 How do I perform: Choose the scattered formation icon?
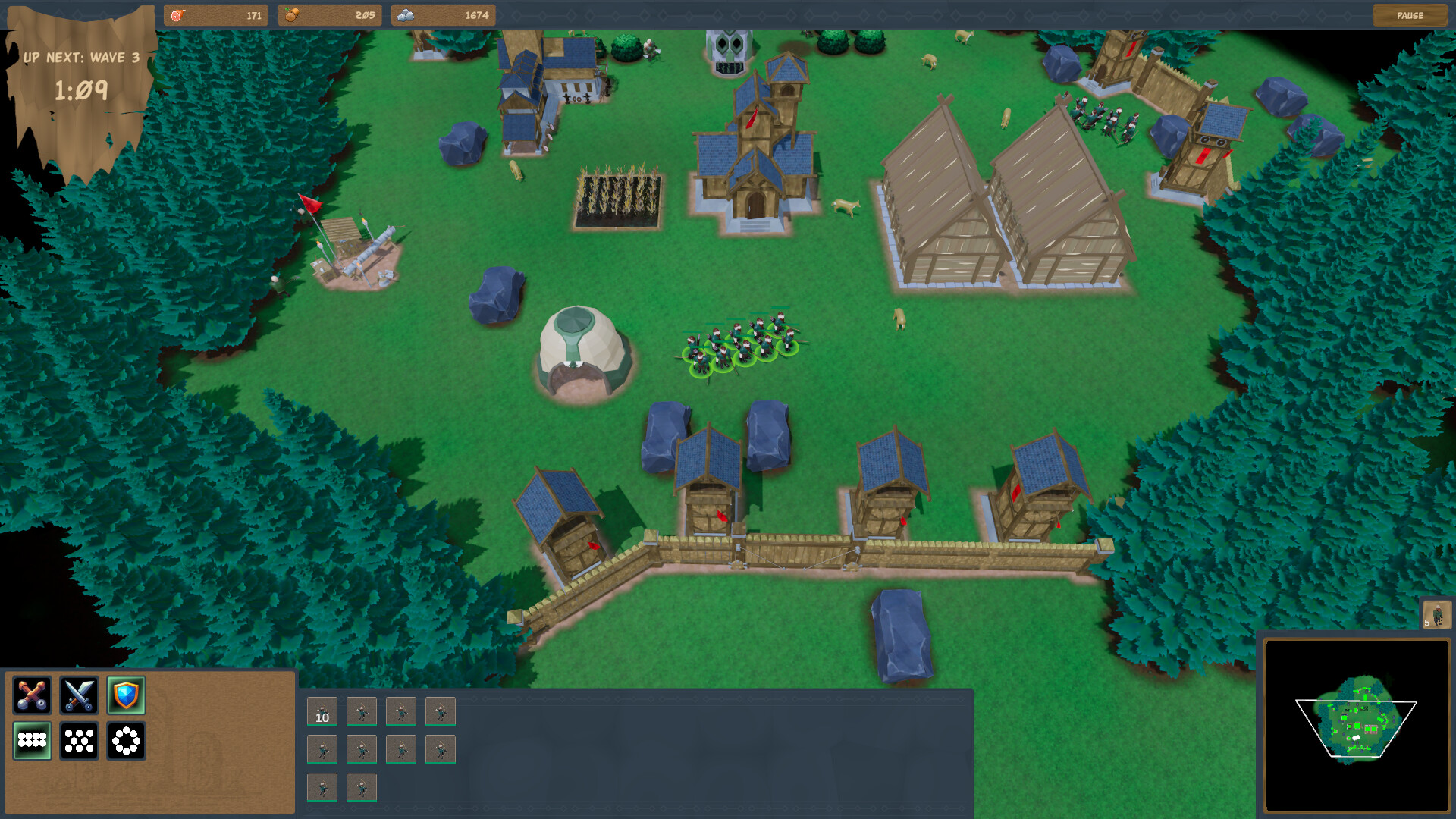(x=79, y=741)
